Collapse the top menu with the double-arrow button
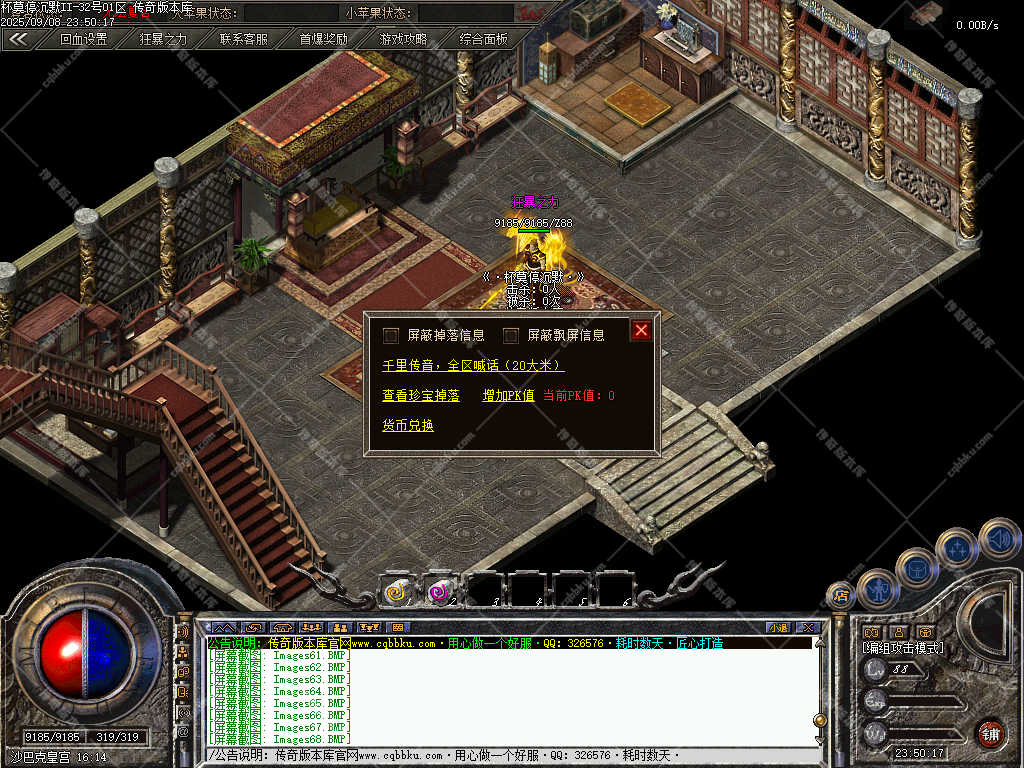The image size is (1024, 768). pos(18,39)
